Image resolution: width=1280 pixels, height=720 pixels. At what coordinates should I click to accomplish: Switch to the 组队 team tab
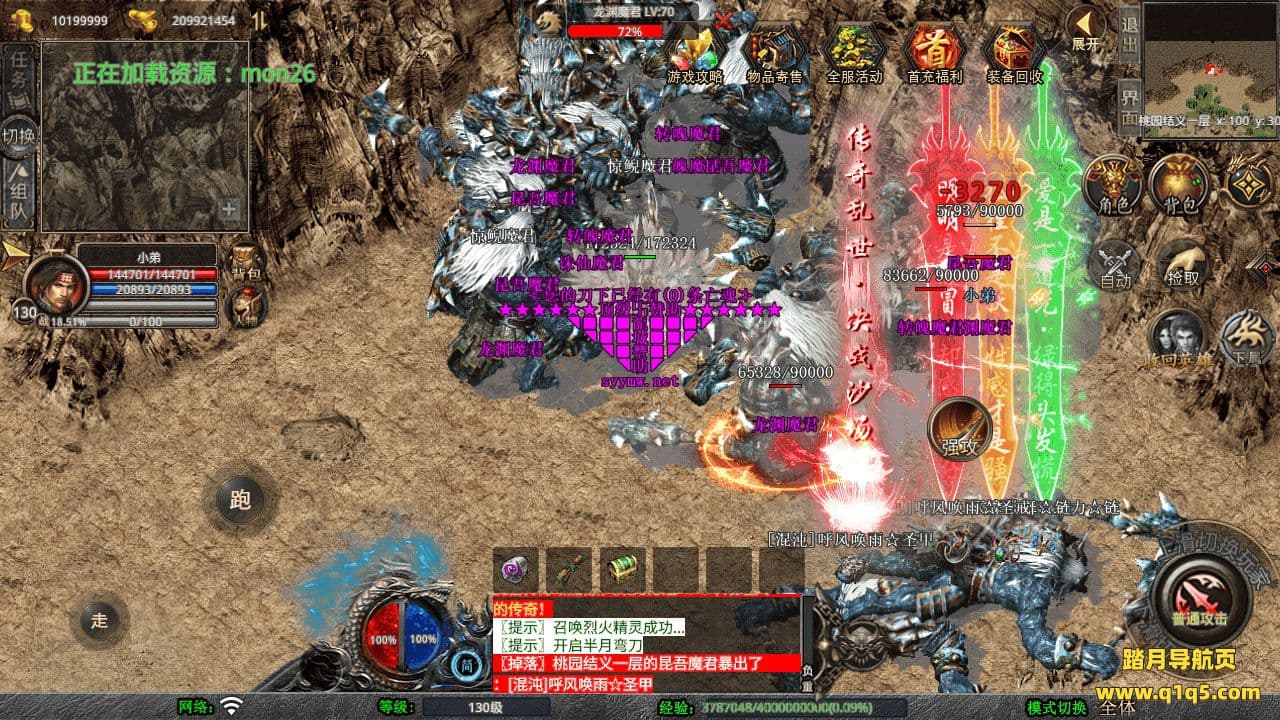pos(19,194)
